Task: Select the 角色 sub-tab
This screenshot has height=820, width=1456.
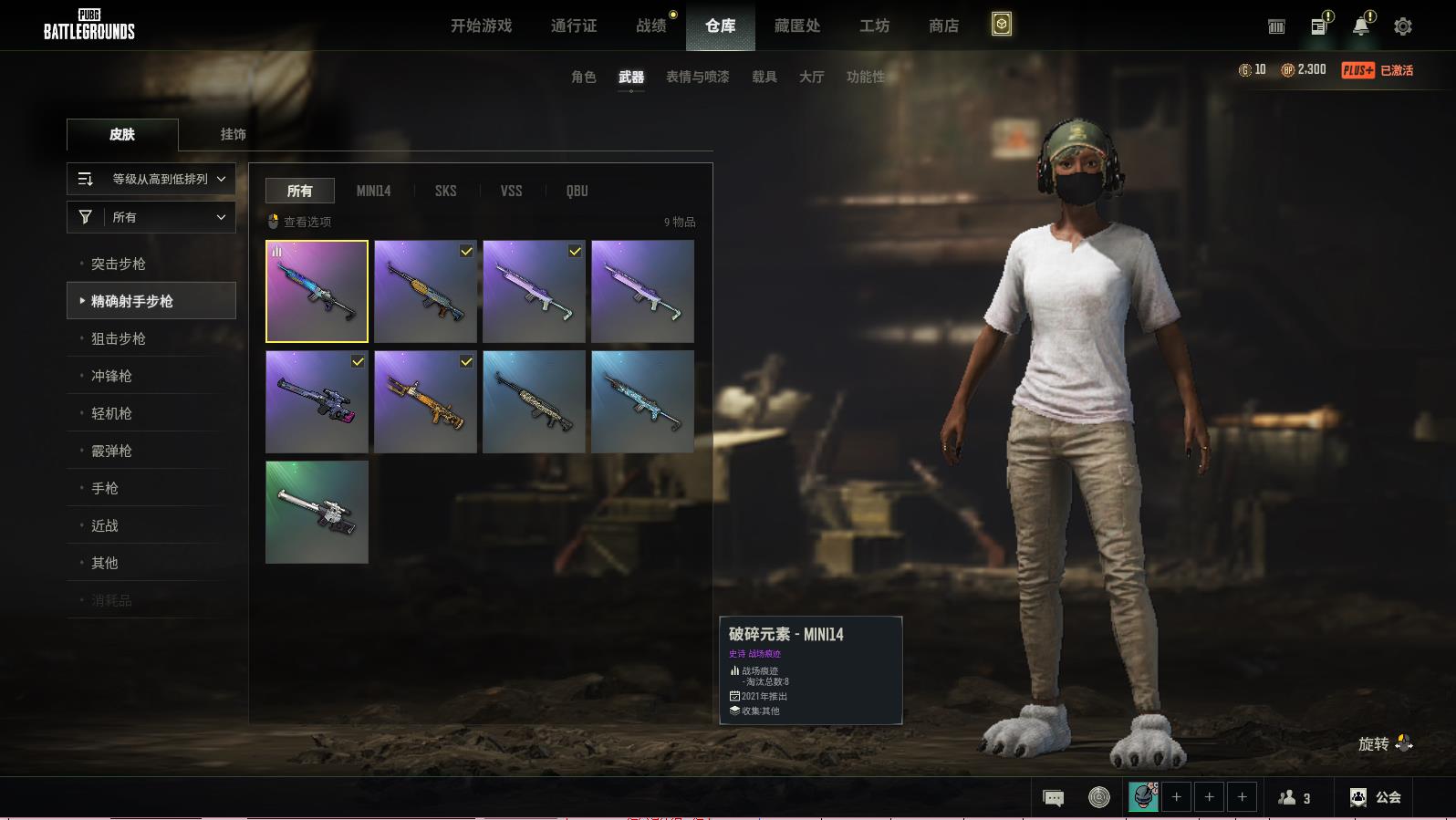Action: (x=583, y=77)
